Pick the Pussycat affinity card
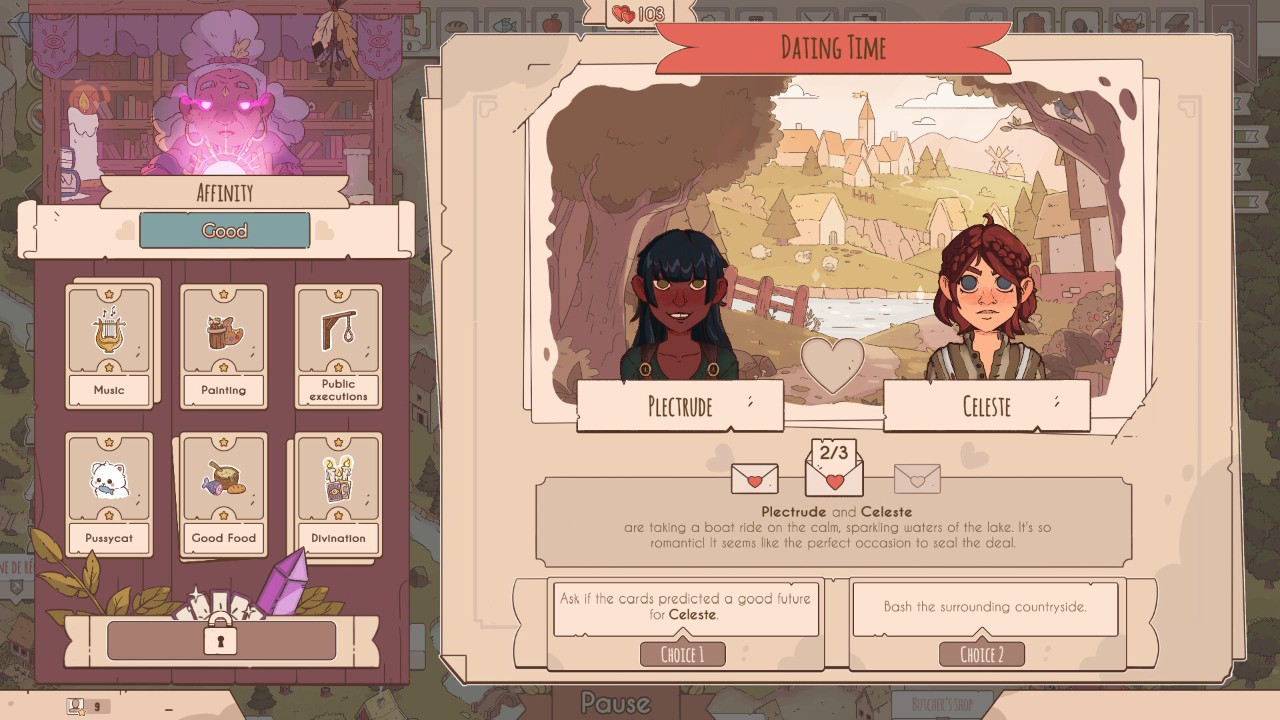 coord(109,492)
